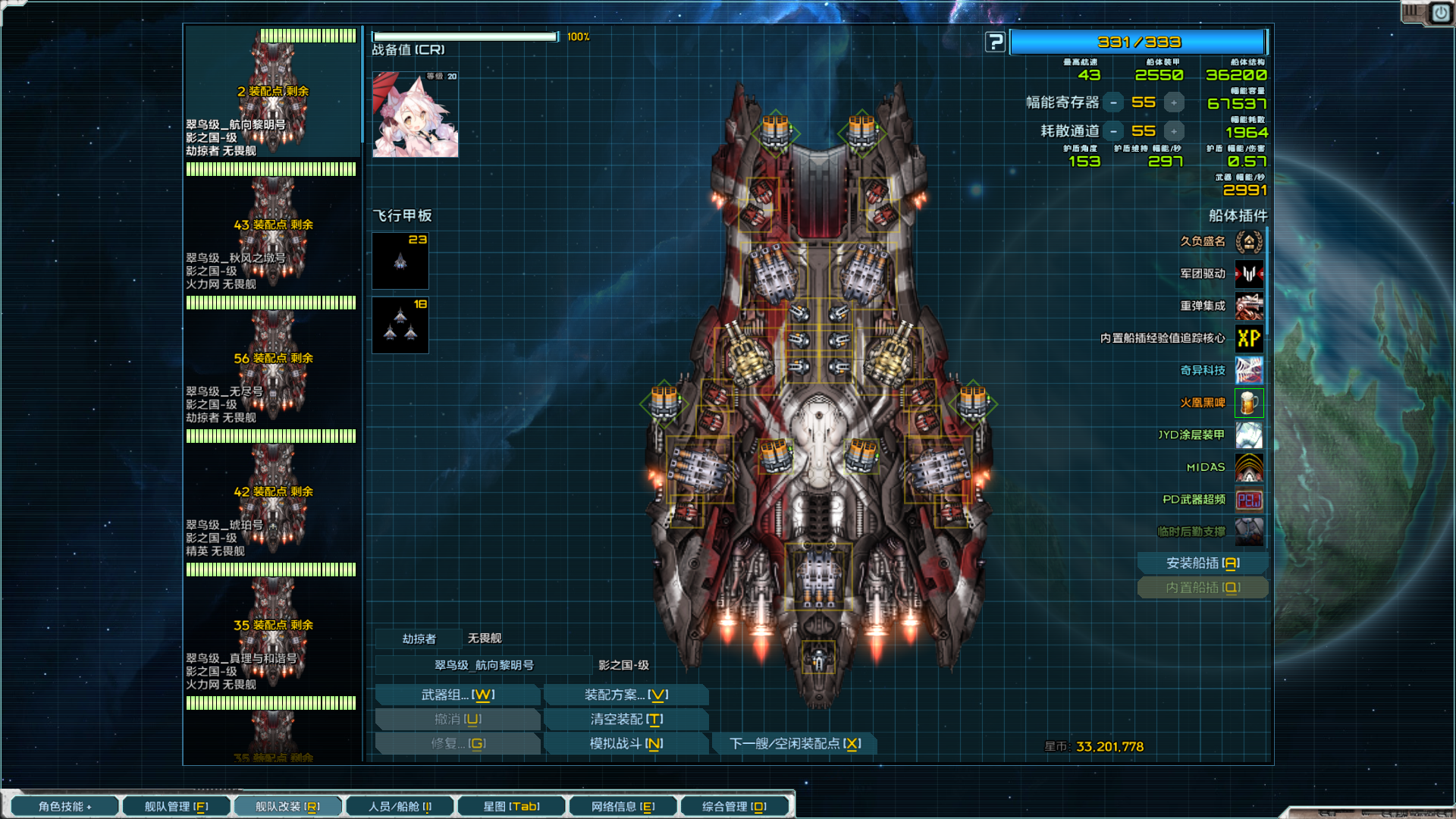
Task: Toggle the JYD涂层装甲 hullmod
Action: click(x=1248, y=435)
